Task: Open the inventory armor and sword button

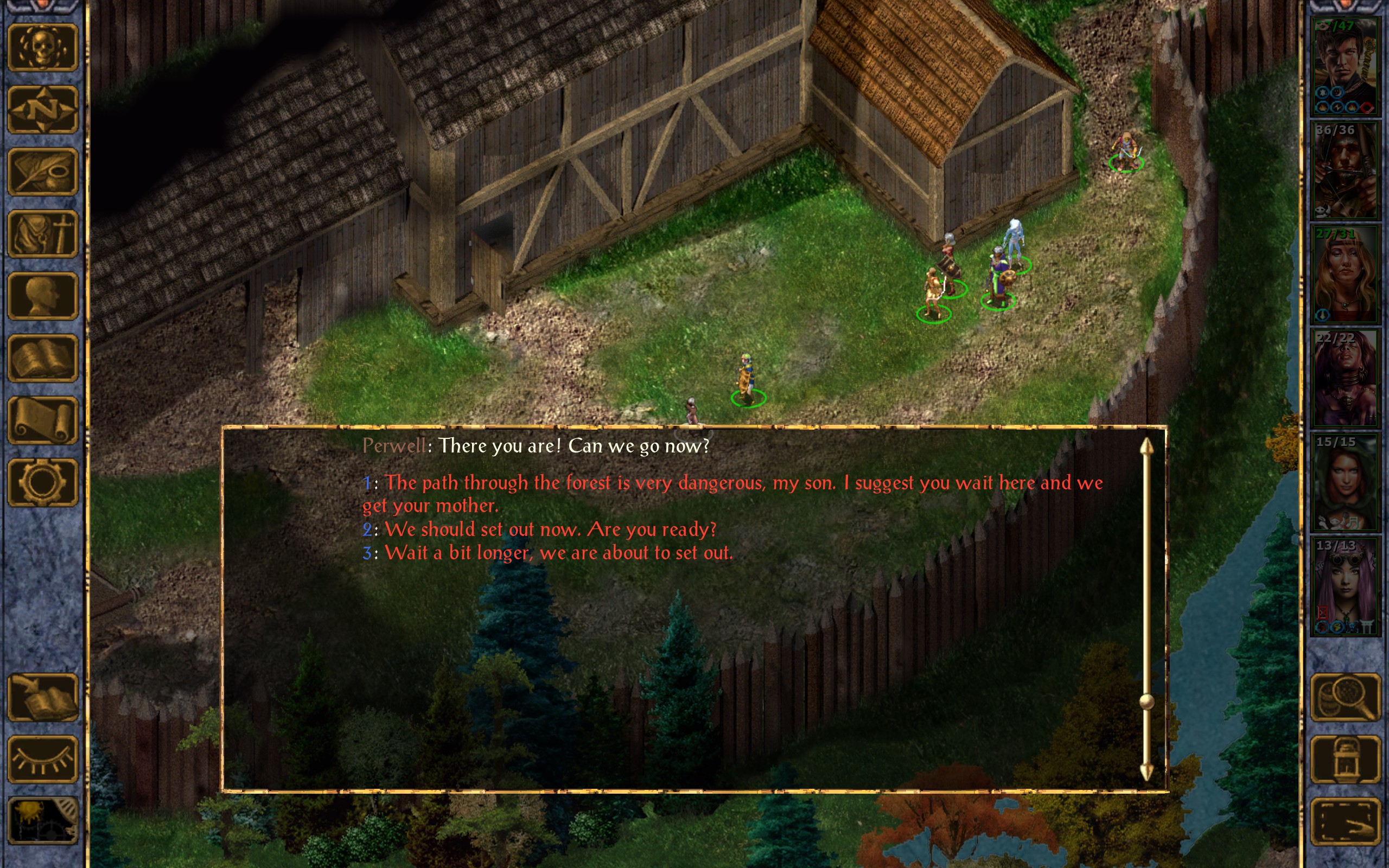Action: (42, 234)
